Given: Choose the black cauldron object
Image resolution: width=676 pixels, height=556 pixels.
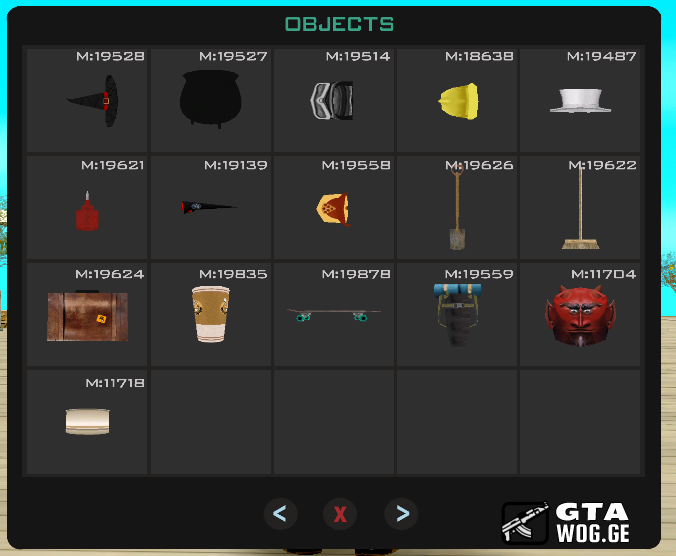Looking at the screenshot, I should point(210,101).
